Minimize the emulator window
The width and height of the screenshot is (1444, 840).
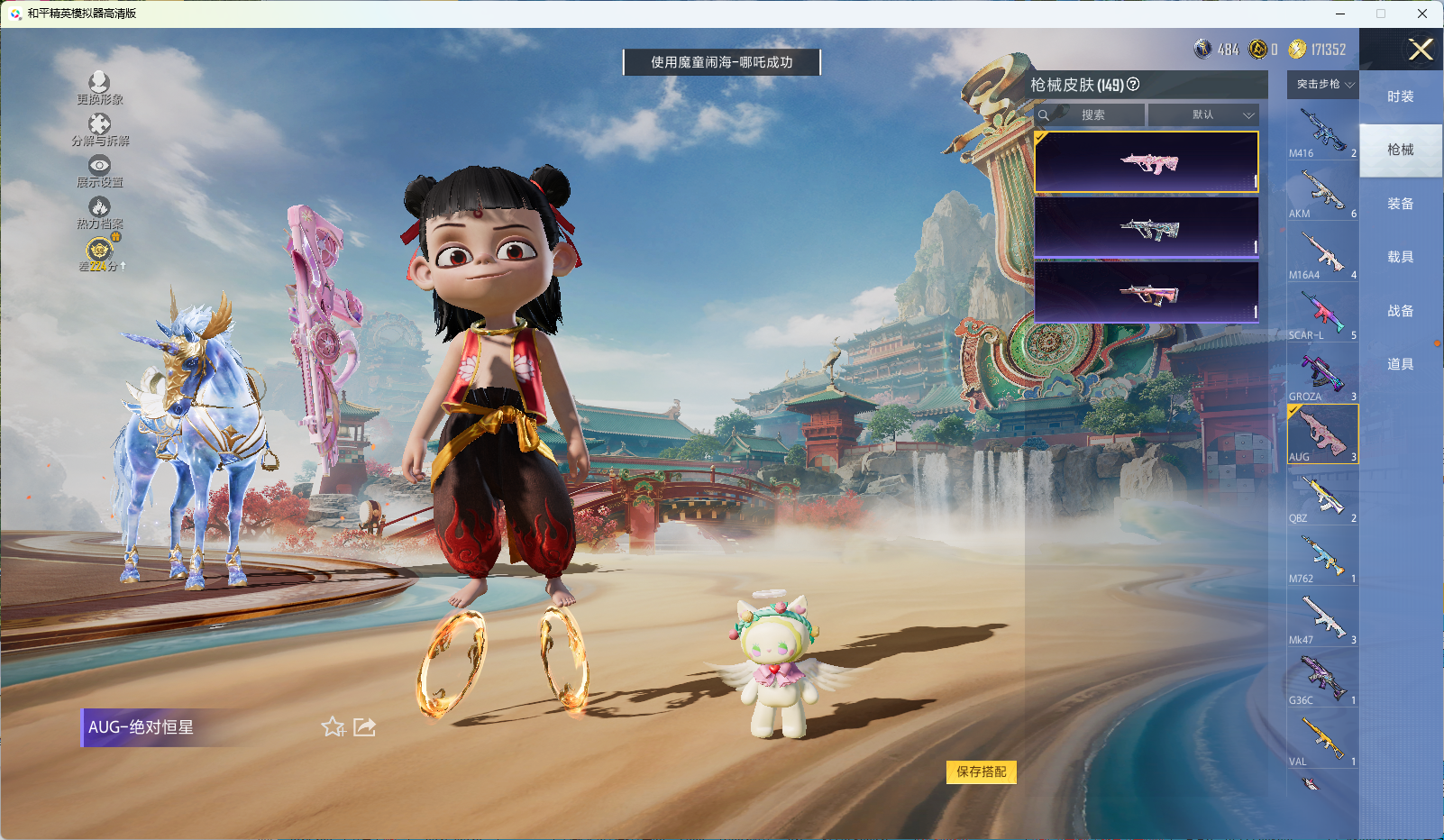click(x=1340, y=14)
